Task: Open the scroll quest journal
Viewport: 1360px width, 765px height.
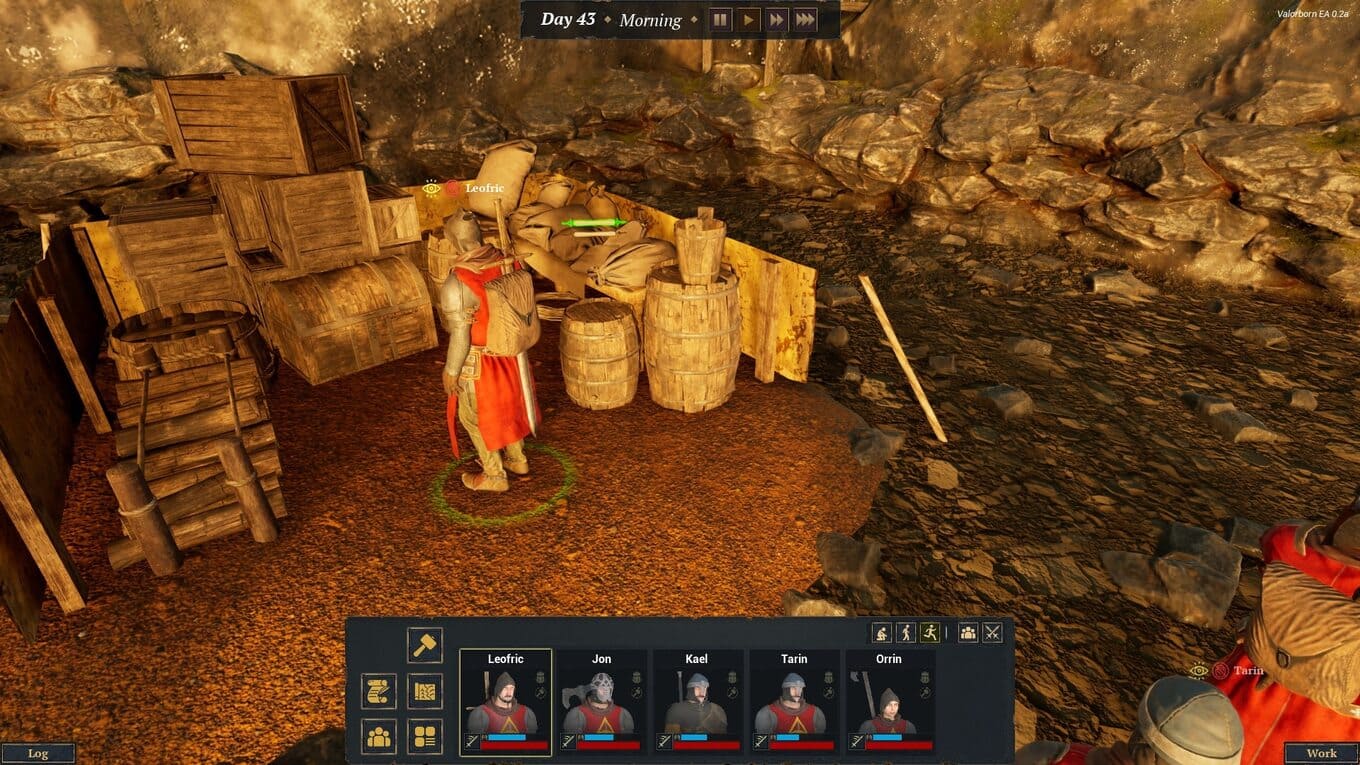Action: click(378, 691)
